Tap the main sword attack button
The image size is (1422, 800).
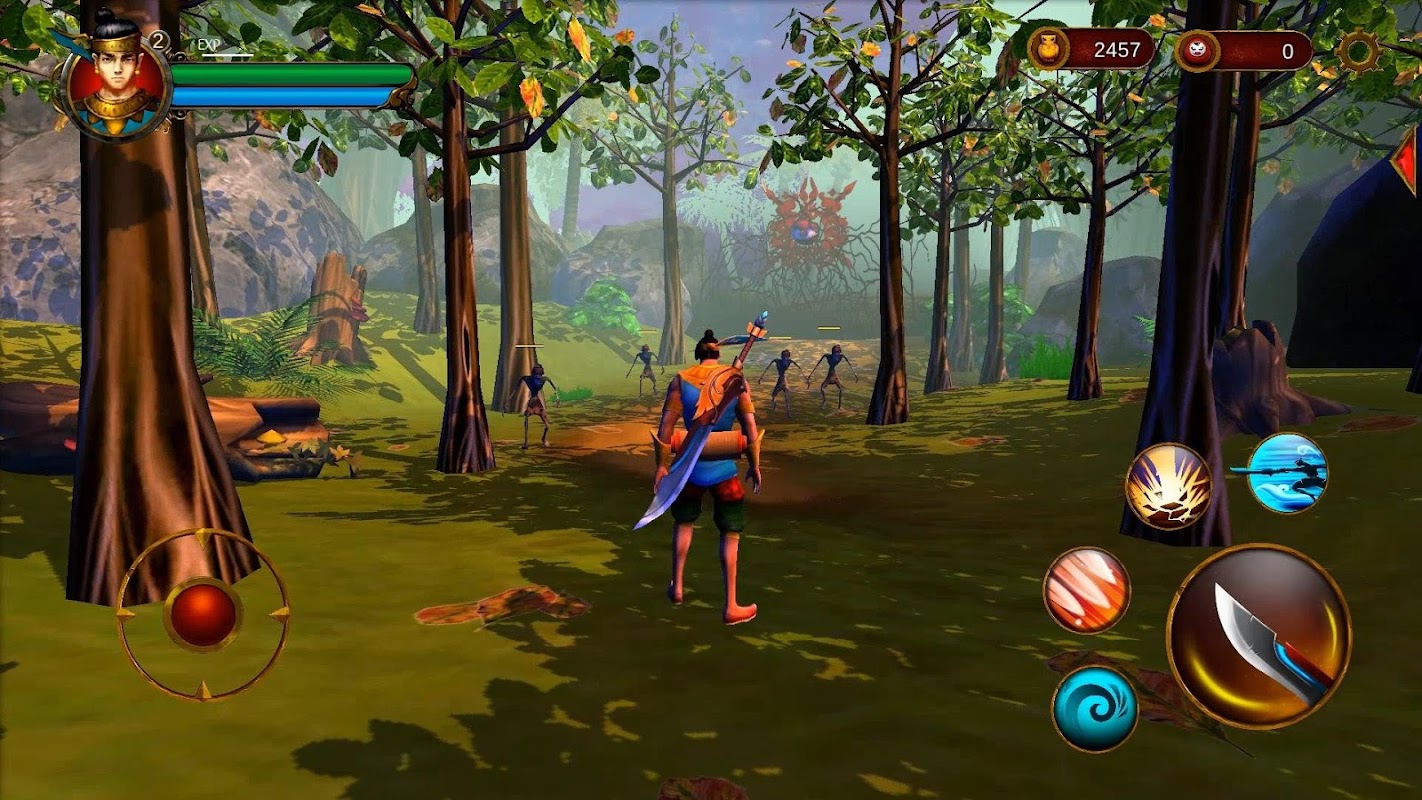point(1259,636)
